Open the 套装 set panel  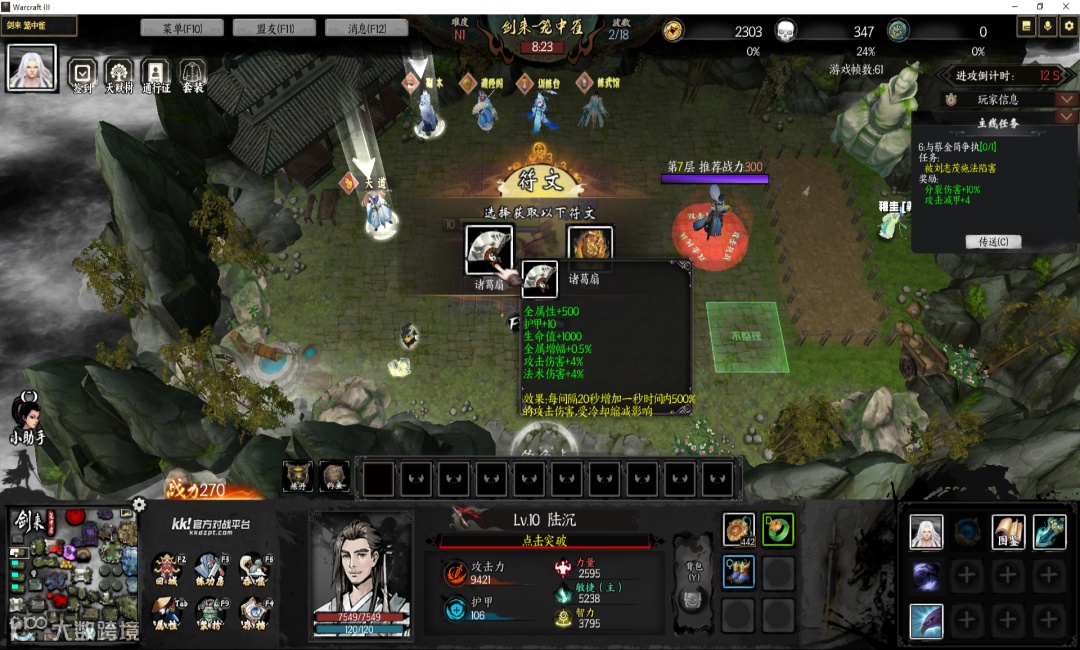pyautogui.click(x=192, y=72)
